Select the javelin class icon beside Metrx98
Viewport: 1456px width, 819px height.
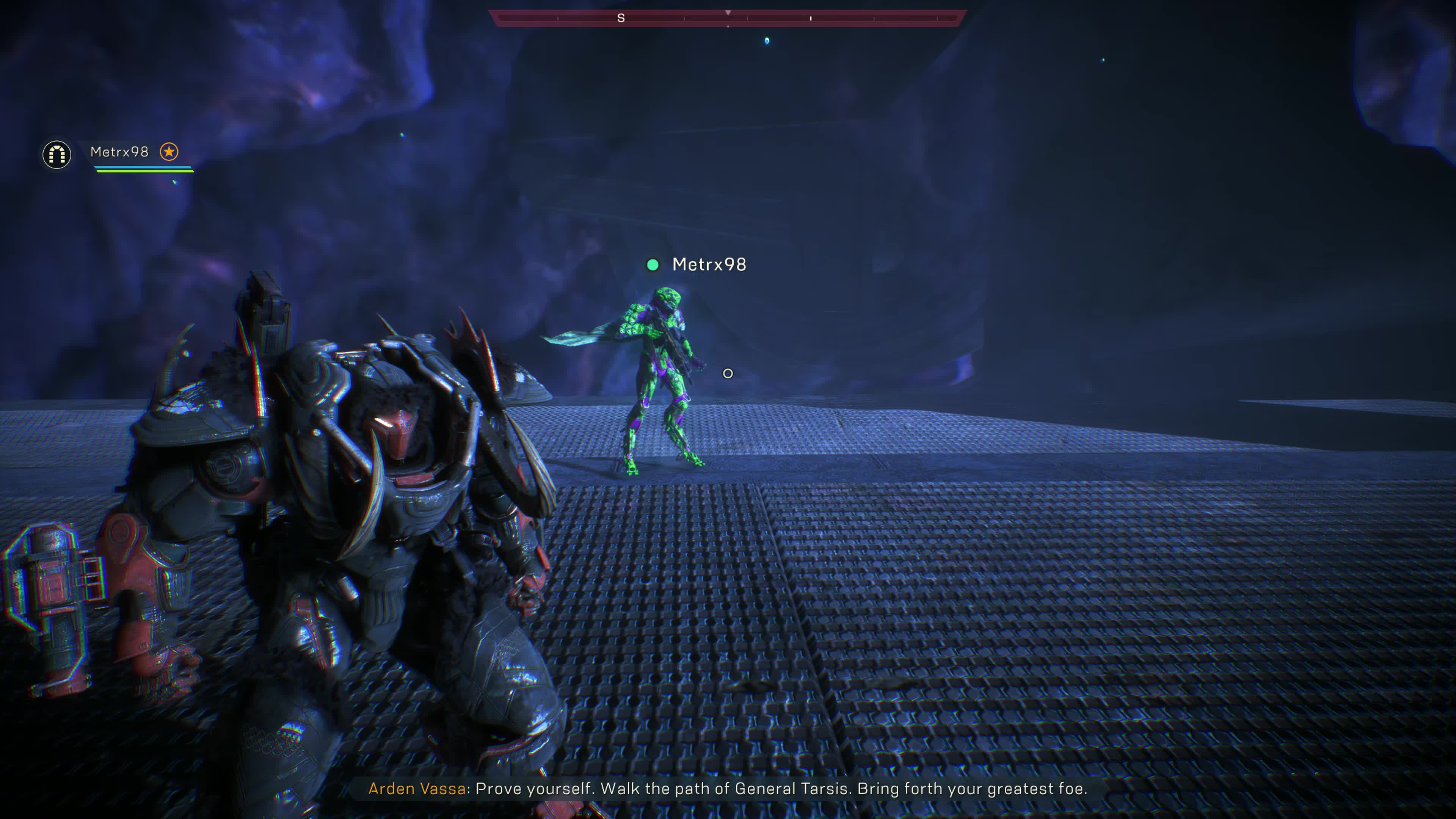[x=56, y=154]
